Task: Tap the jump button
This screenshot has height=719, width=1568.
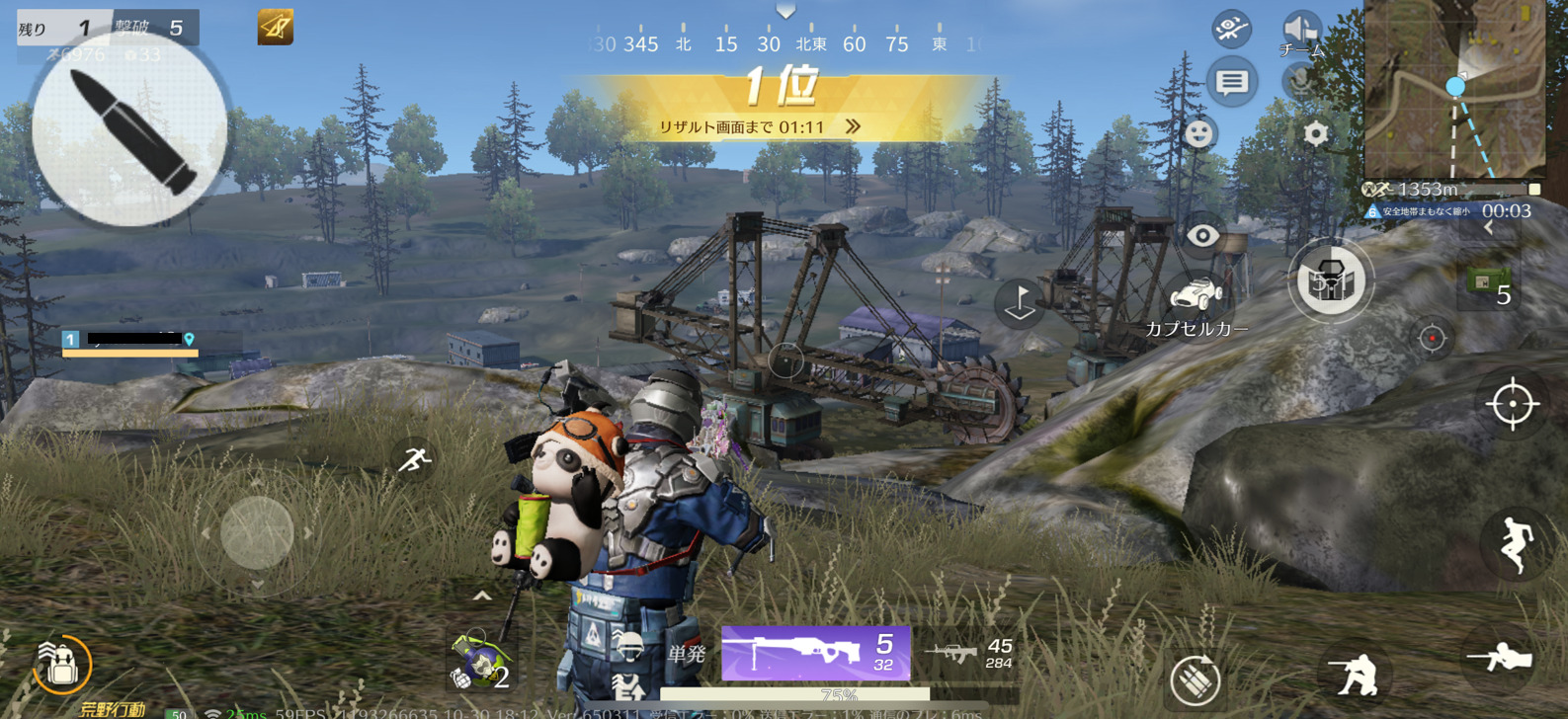Action: tap(1514, 544)
